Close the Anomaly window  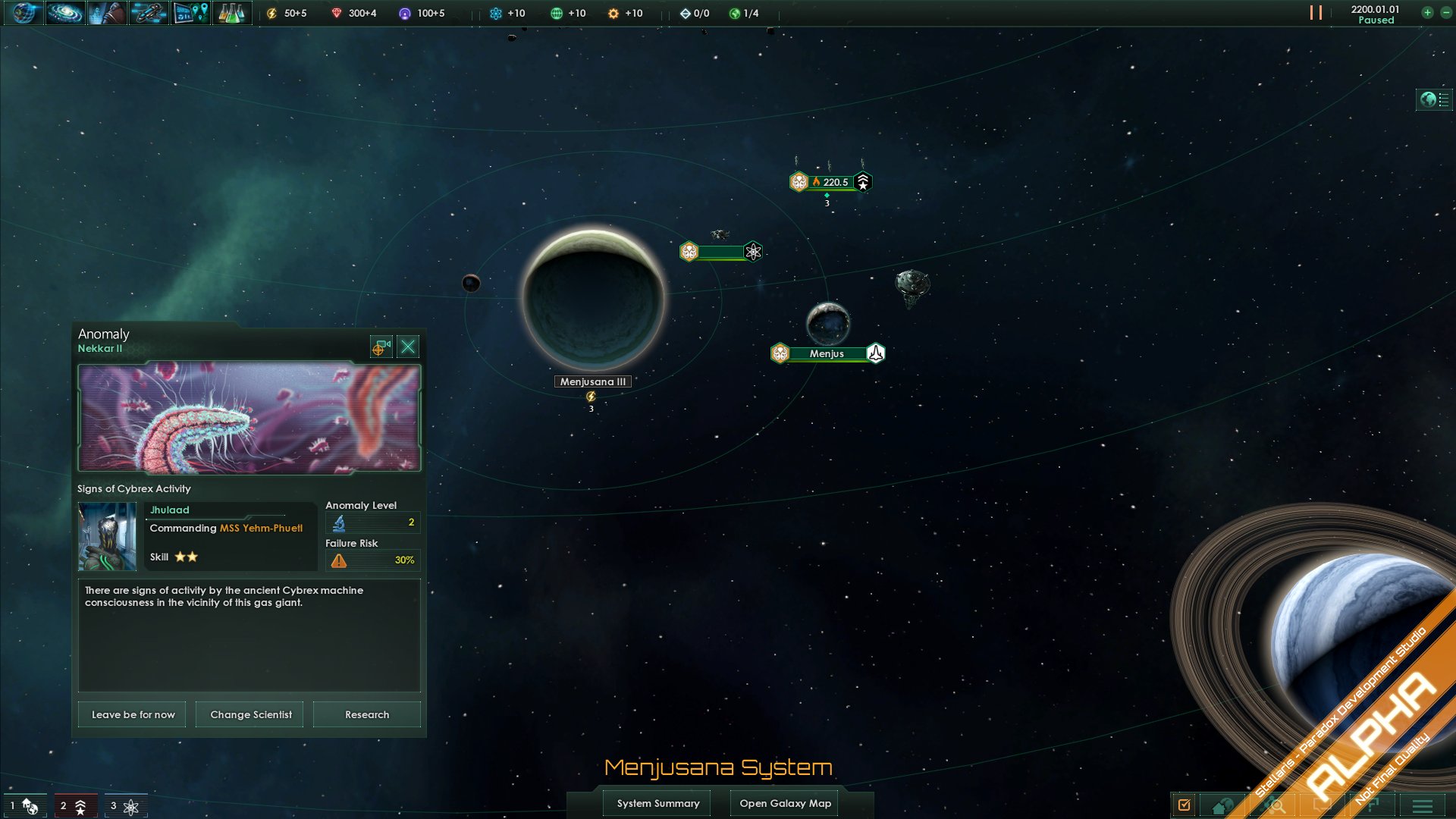(408, 347)
